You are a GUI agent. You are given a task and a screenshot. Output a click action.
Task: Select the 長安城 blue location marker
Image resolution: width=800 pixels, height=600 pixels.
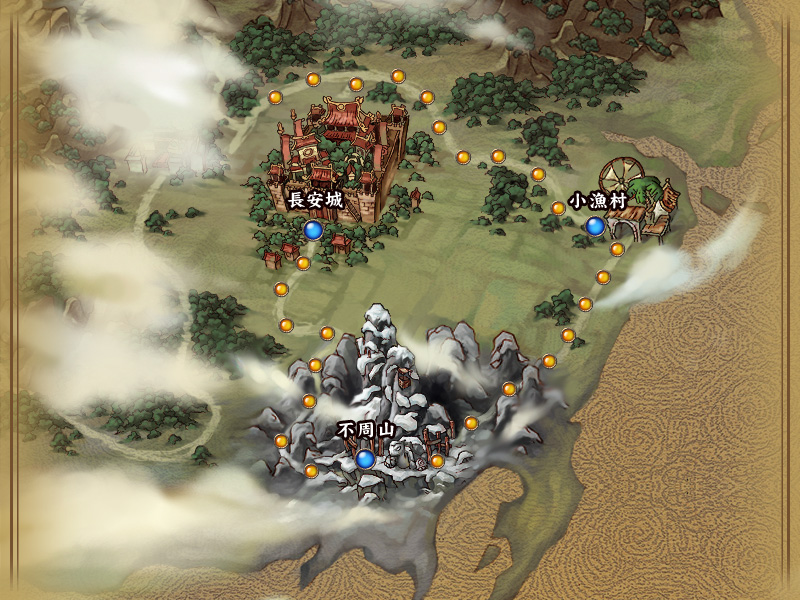(314, 231)
